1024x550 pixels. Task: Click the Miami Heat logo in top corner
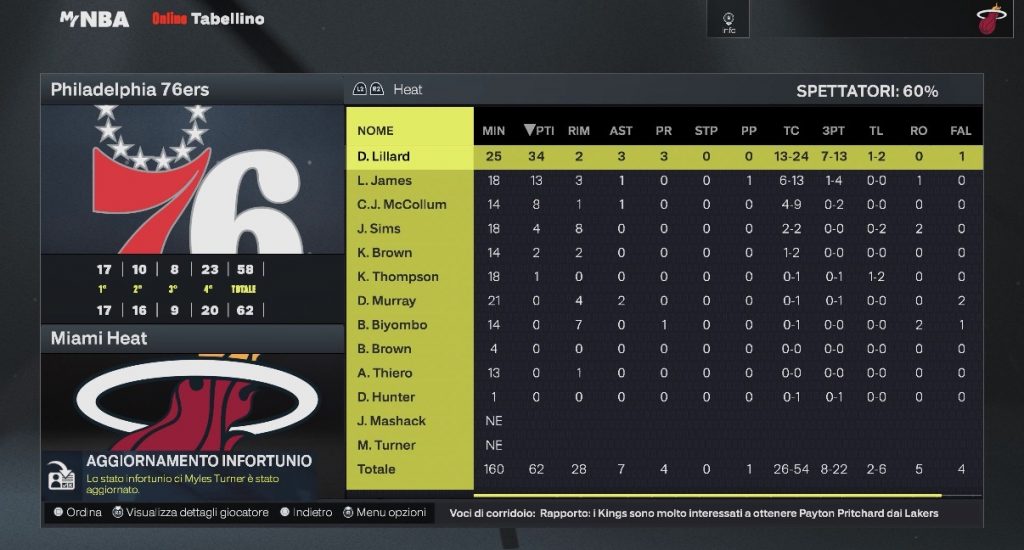tap(990, 19)
